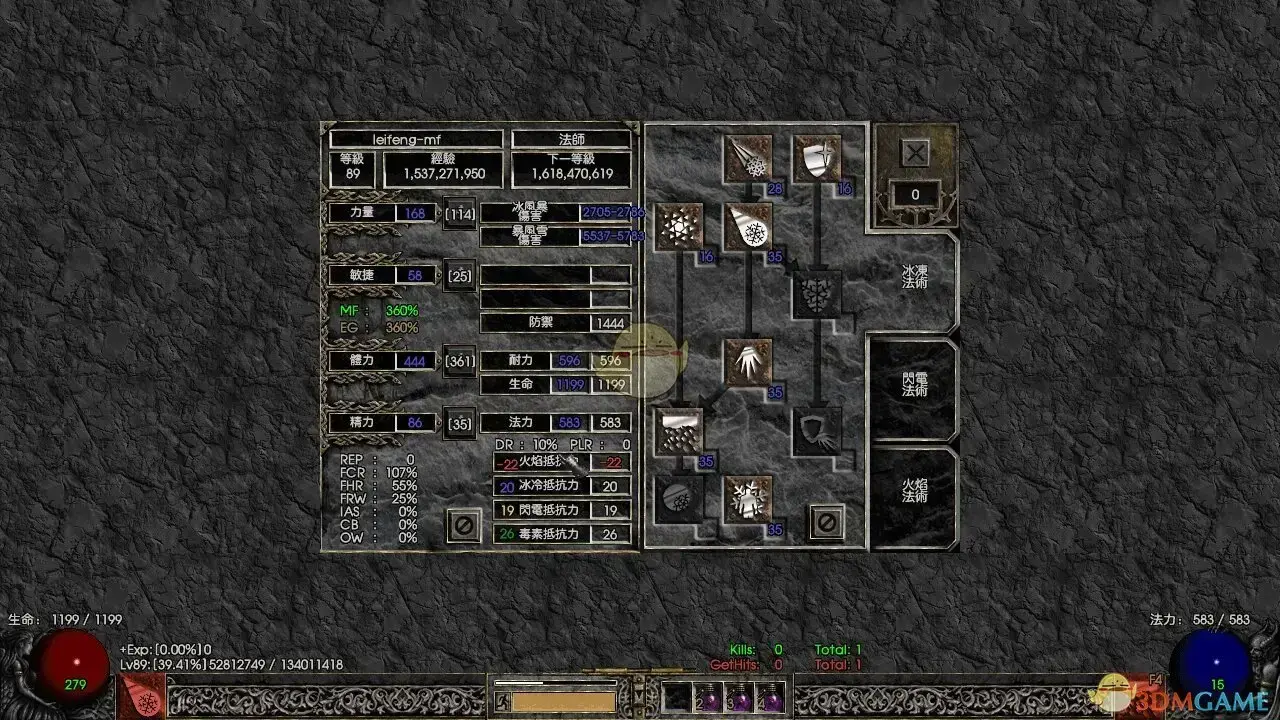Click the [25] button beside 敏捷
Viewport: 1280px width, 720px height.
point(460,275)
